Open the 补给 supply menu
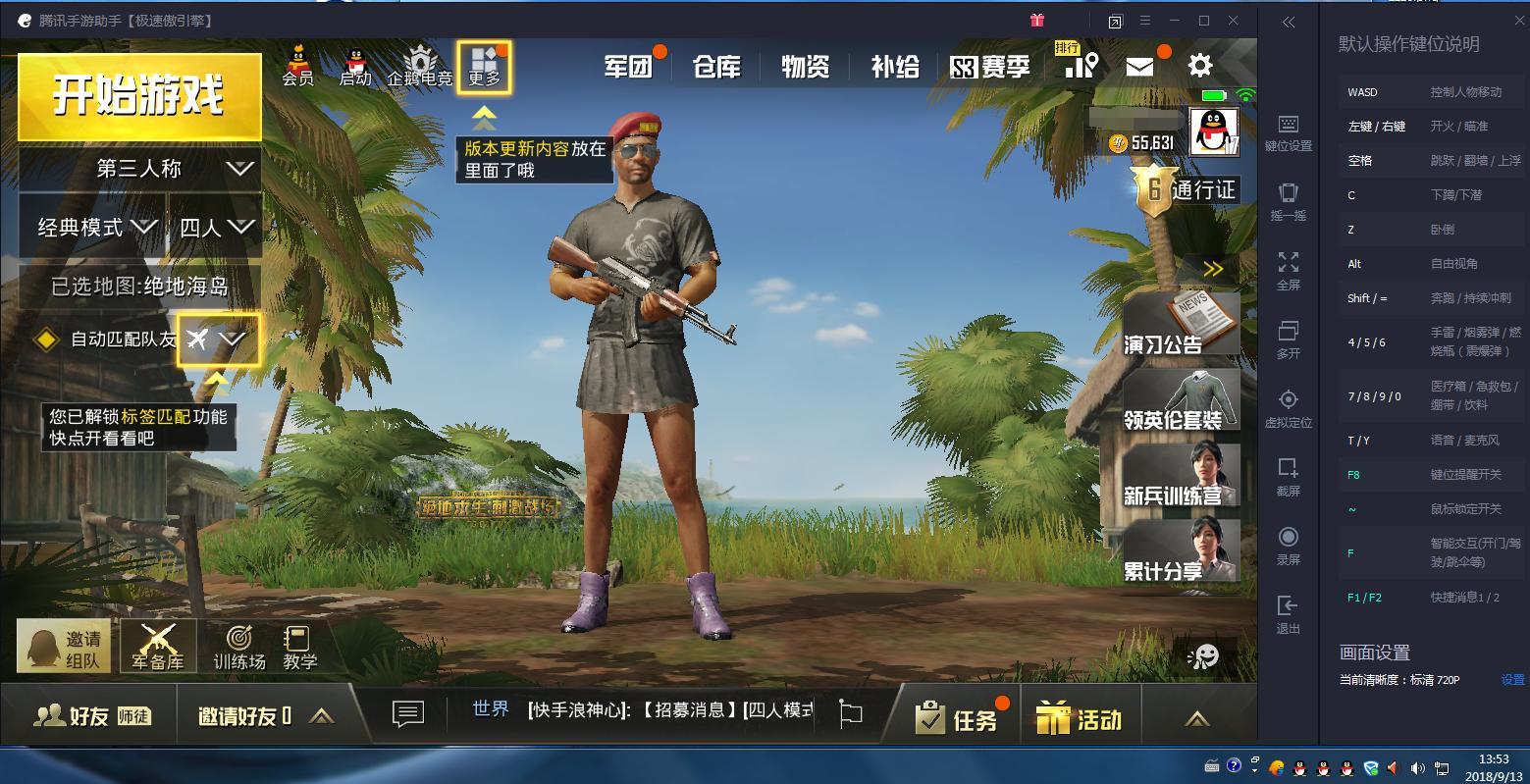1530x784 pixels. coord(895,67)
